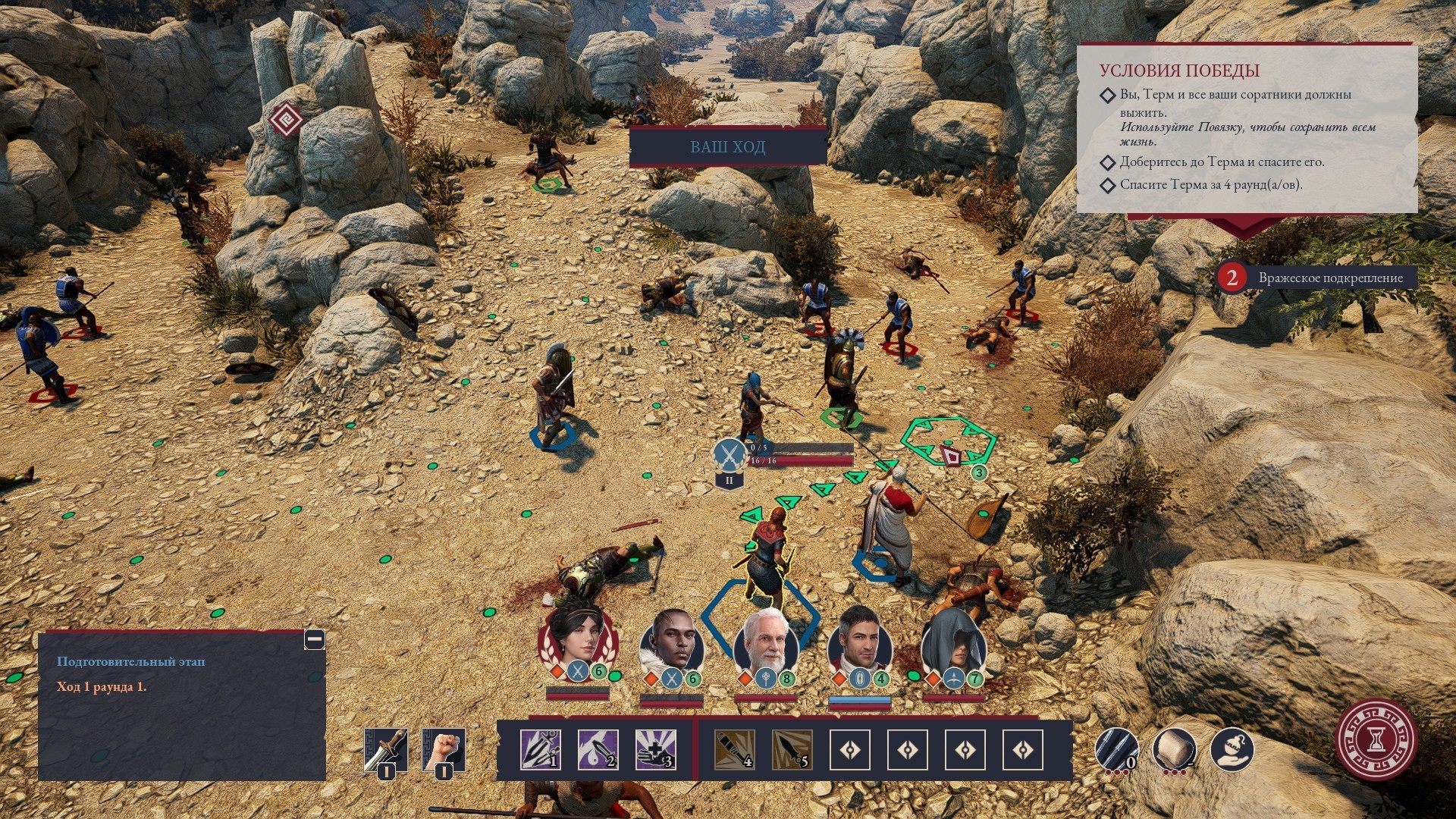
Task: Minimize the combat log panel
Action: click(315, 639)
